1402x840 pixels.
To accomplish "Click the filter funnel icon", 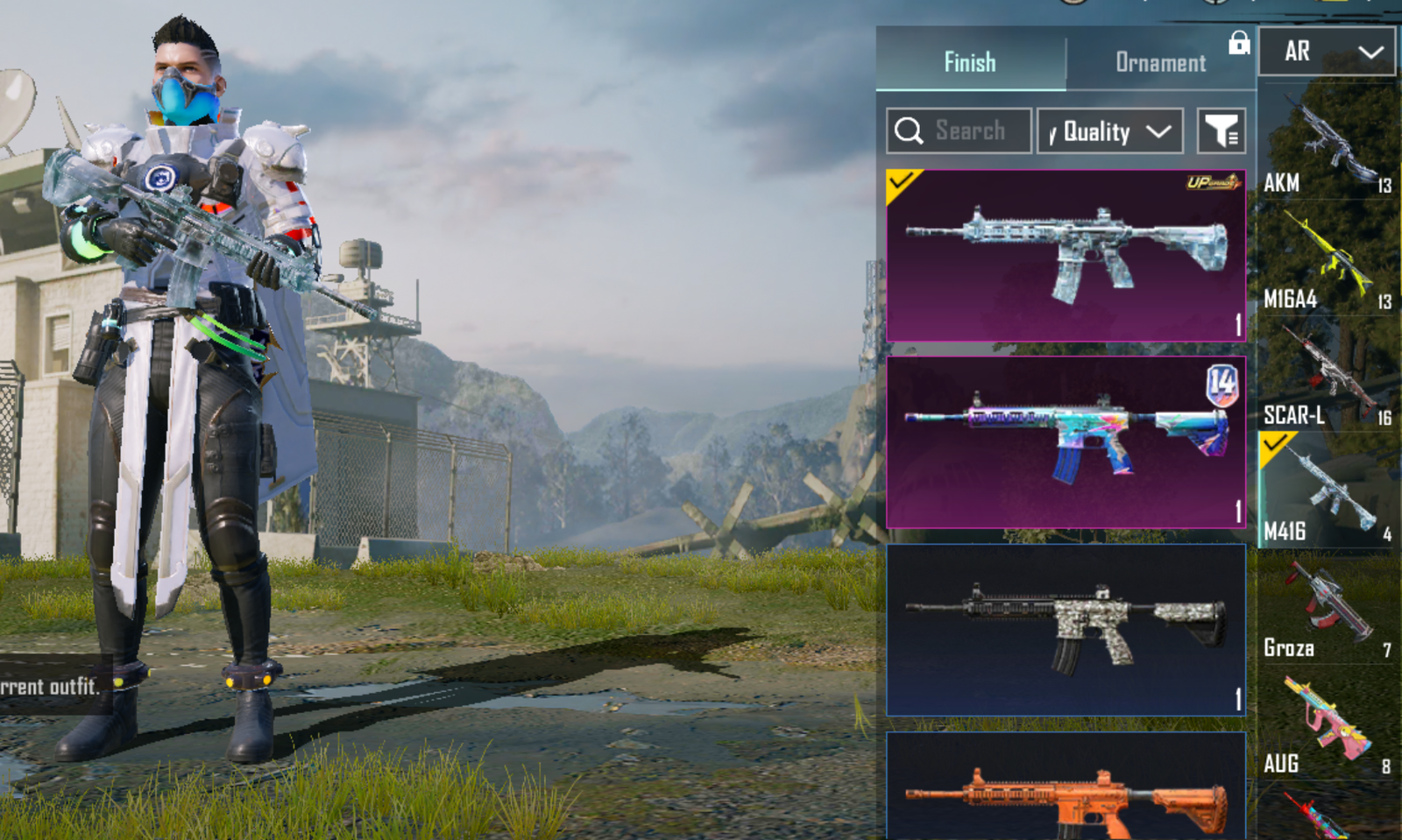I will pyautogui.click(x=1221, y=131).
